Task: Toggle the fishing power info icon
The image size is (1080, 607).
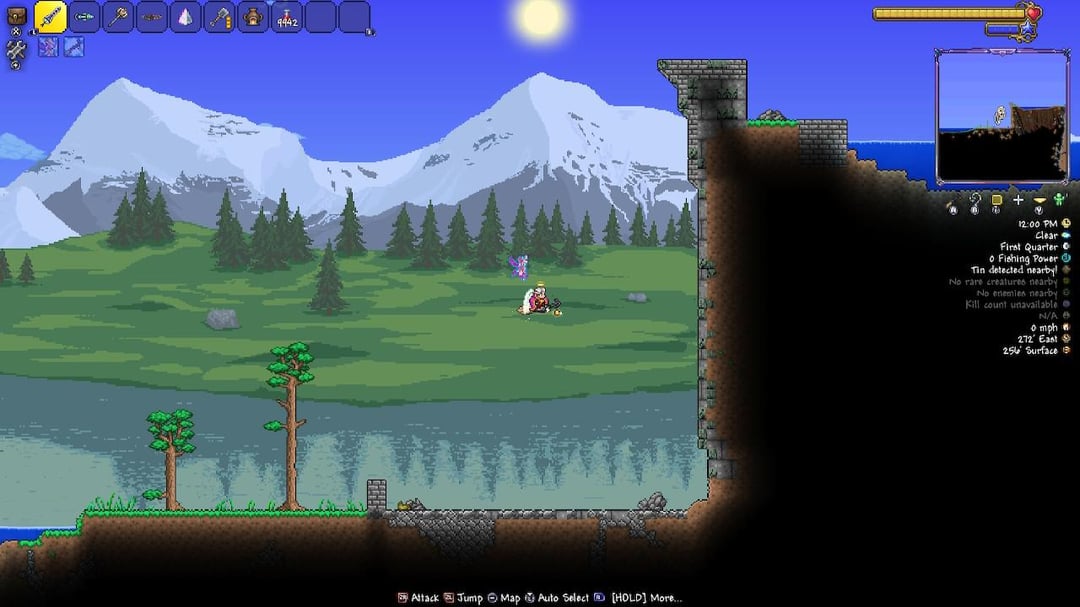Action: point(1066,258)
